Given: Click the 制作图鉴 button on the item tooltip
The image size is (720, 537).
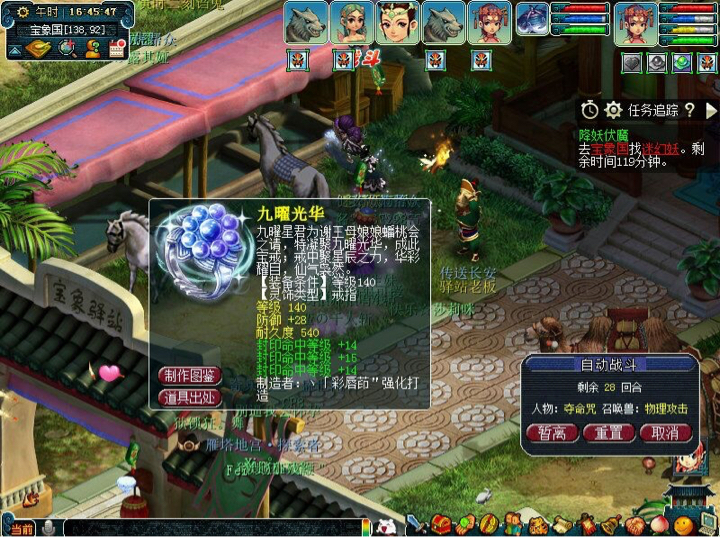Looking at the screenshot, I should 190,376.
